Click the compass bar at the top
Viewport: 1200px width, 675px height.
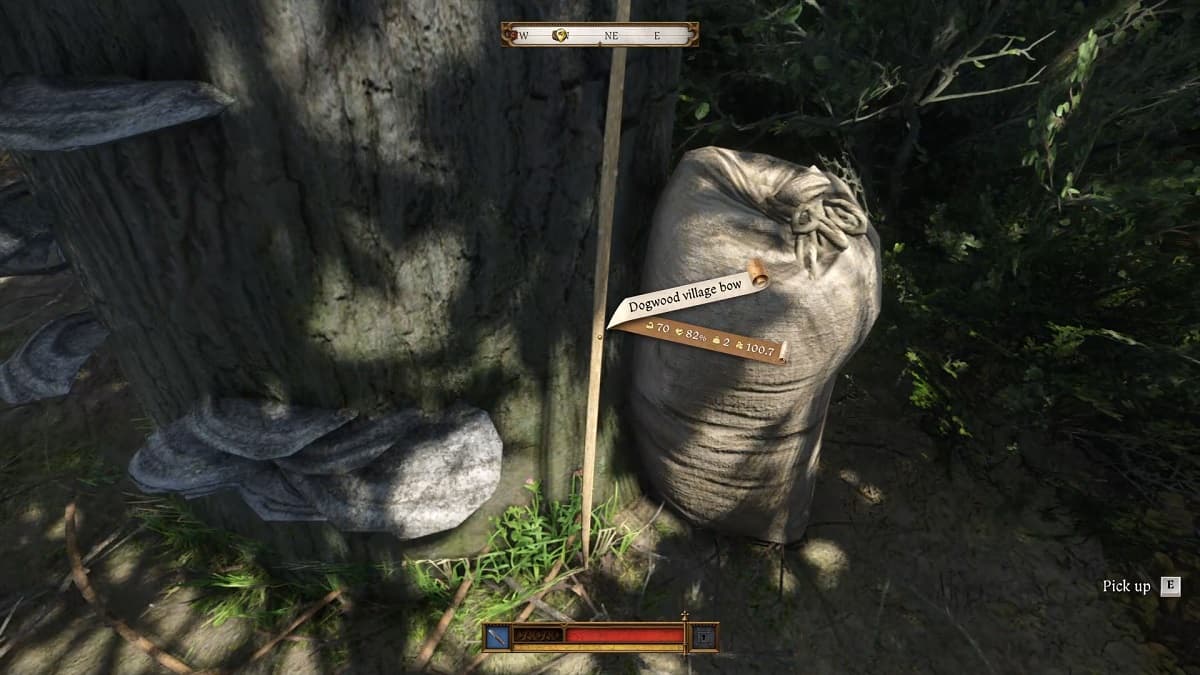[x=600, y=35]
